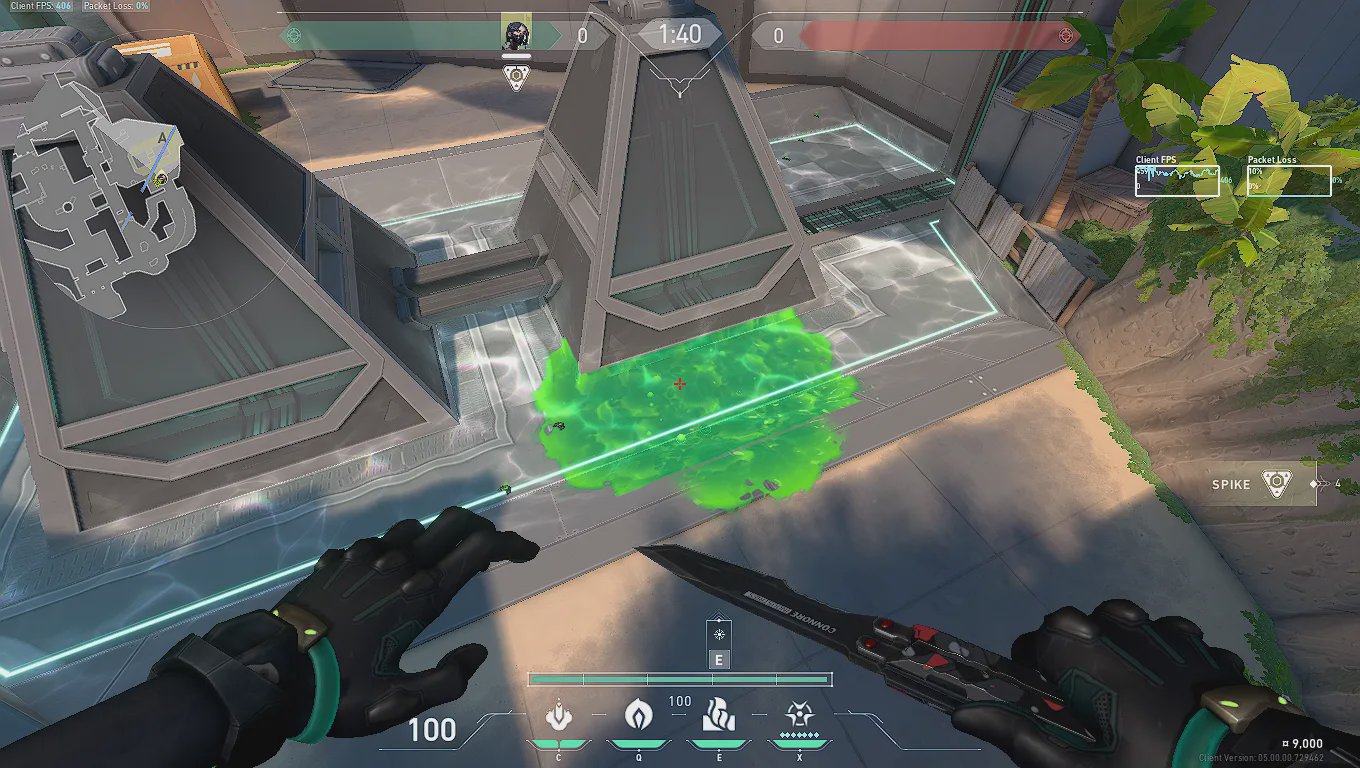Use the Toxic Screen ability icon

[x=719, y=716]
